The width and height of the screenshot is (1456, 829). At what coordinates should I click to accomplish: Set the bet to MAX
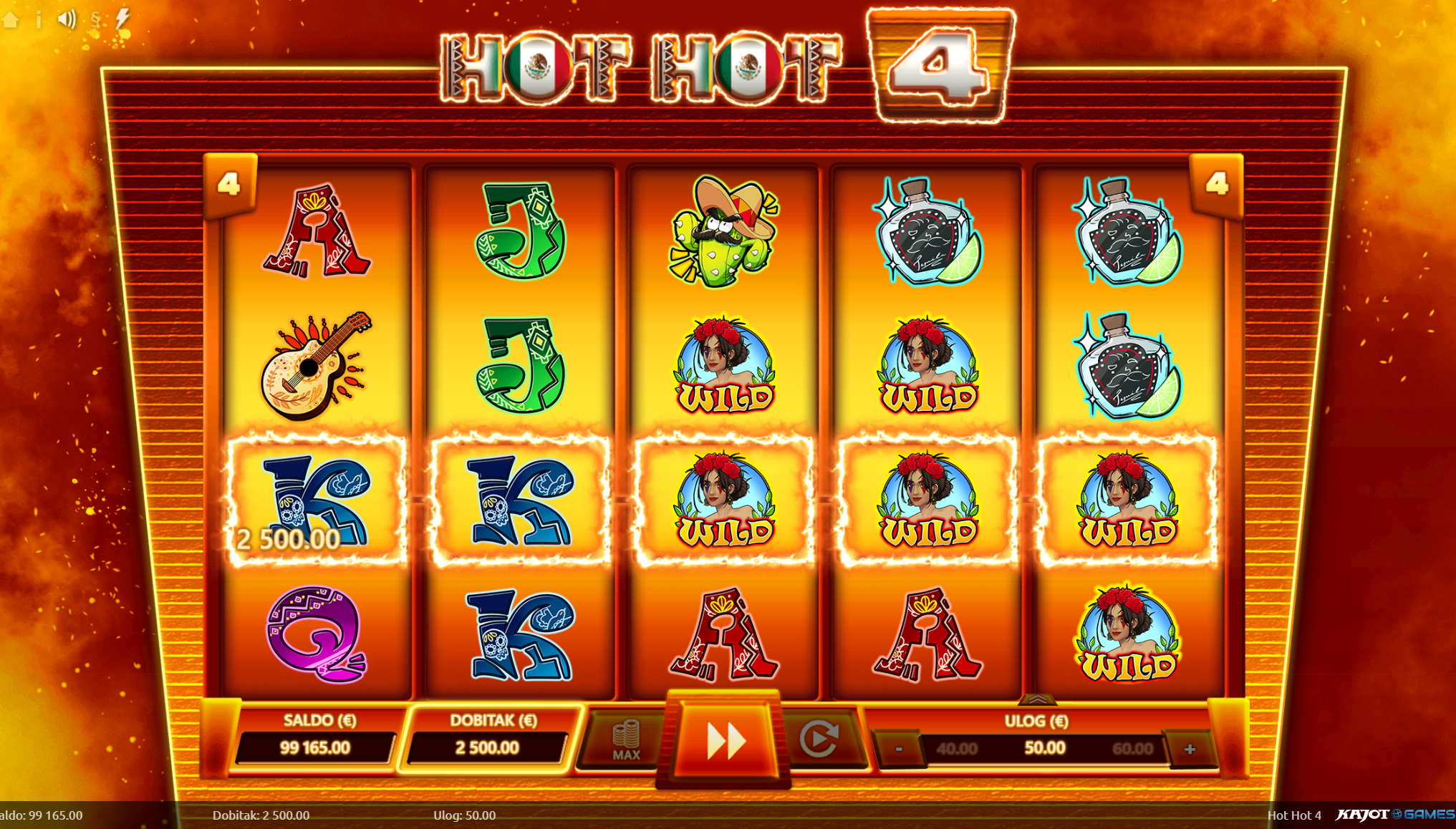(626, 740)
